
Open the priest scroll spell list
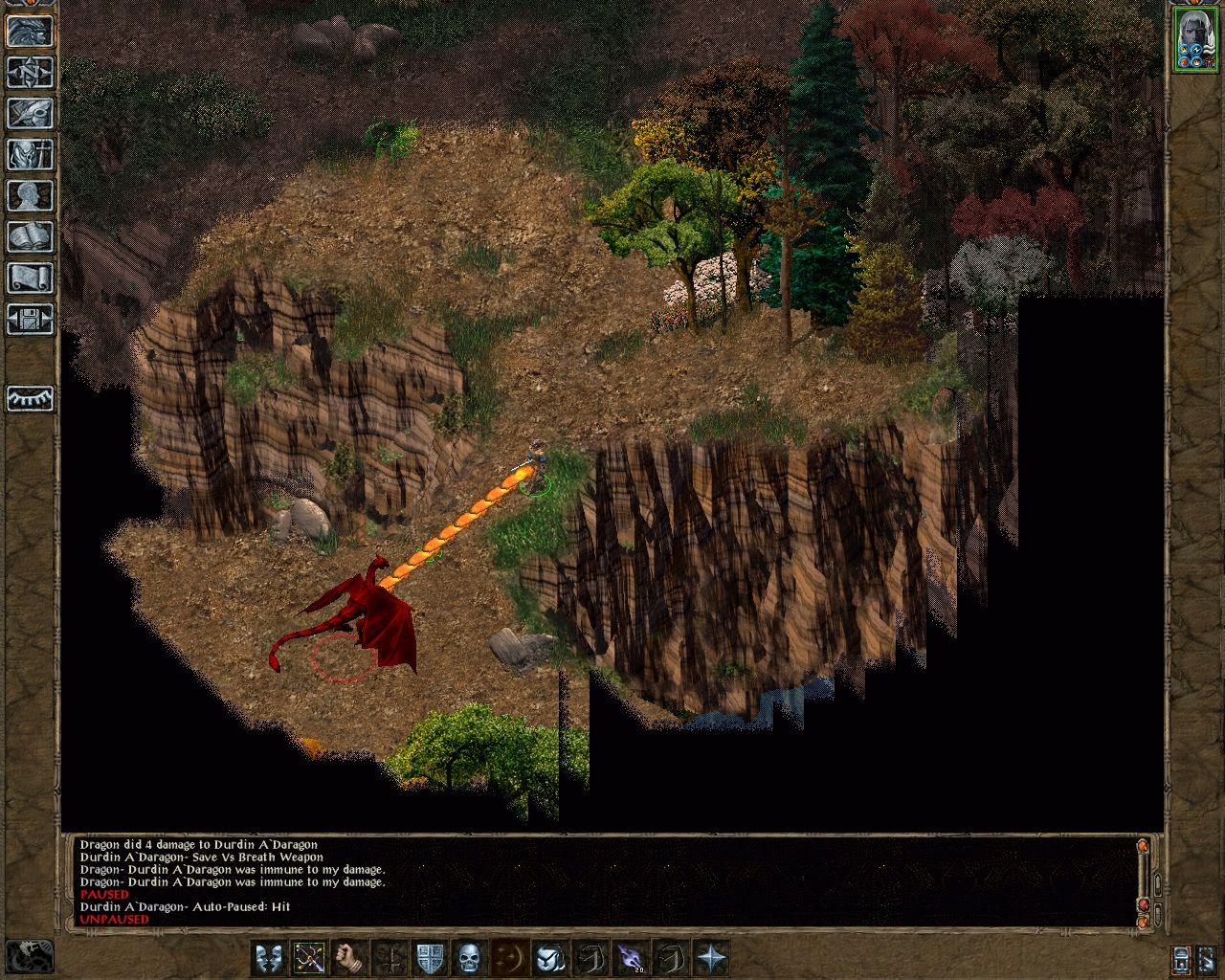pyautogui.click(x=29, y=276)
